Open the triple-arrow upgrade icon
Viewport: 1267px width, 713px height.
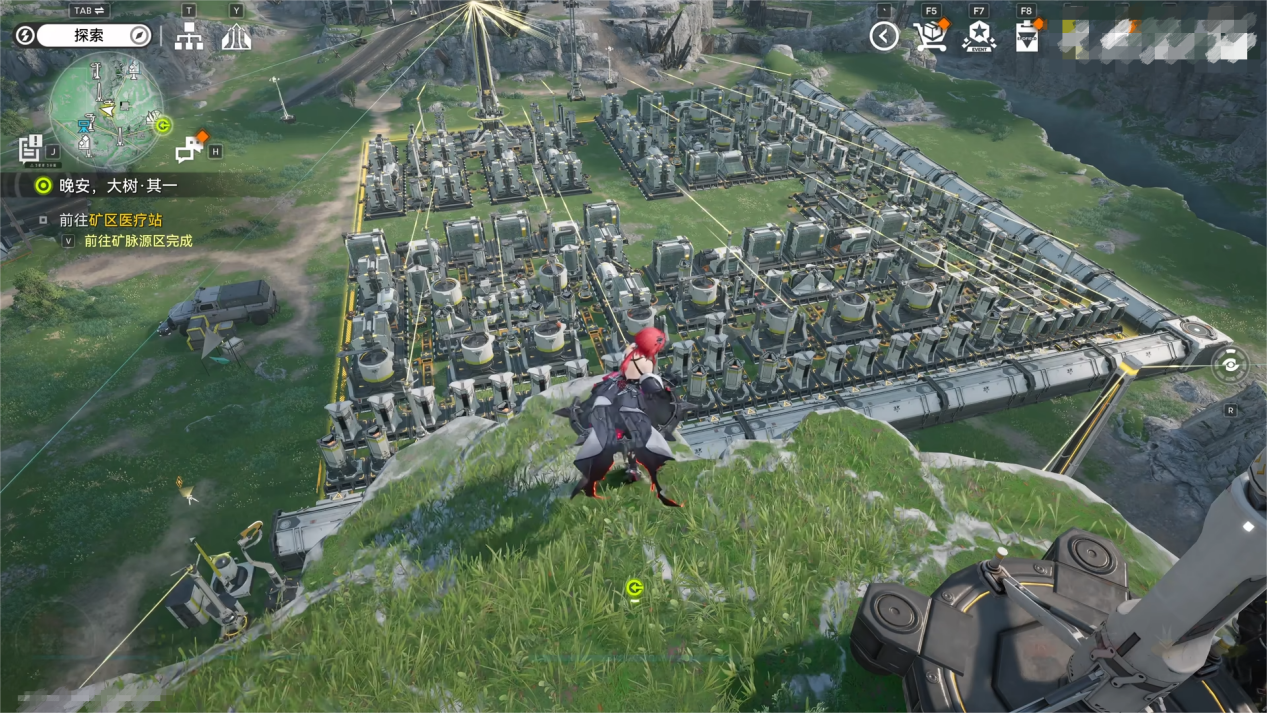[236, 38]
